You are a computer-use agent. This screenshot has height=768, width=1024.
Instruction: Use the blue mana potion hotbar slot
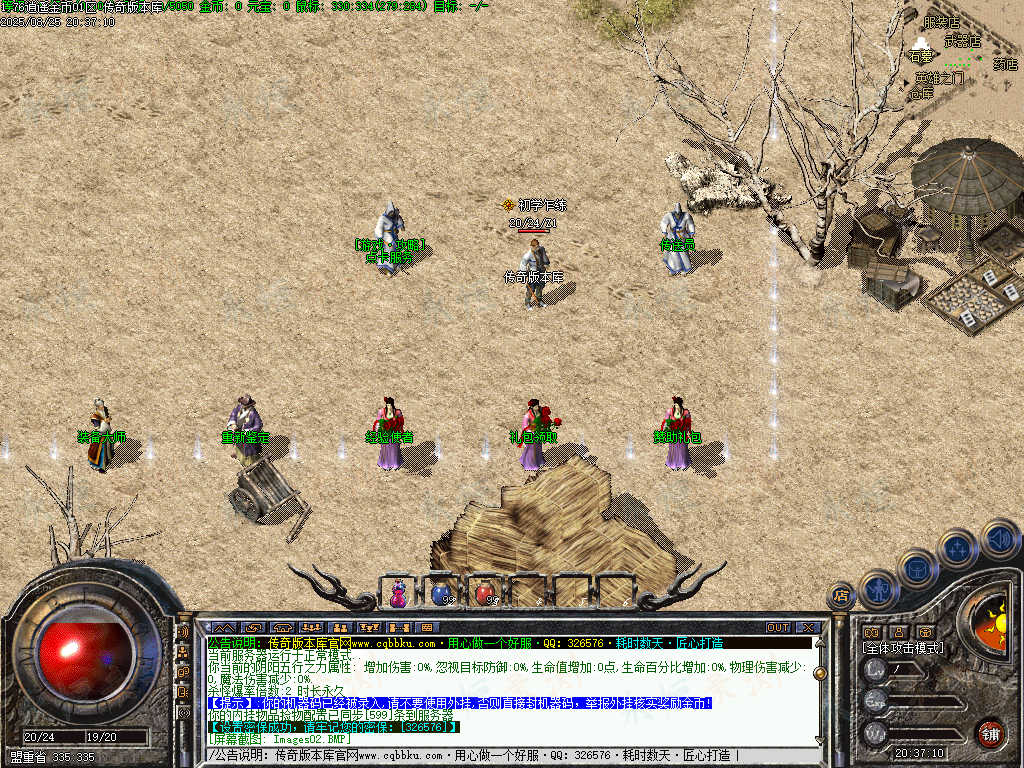click(440, 594)
